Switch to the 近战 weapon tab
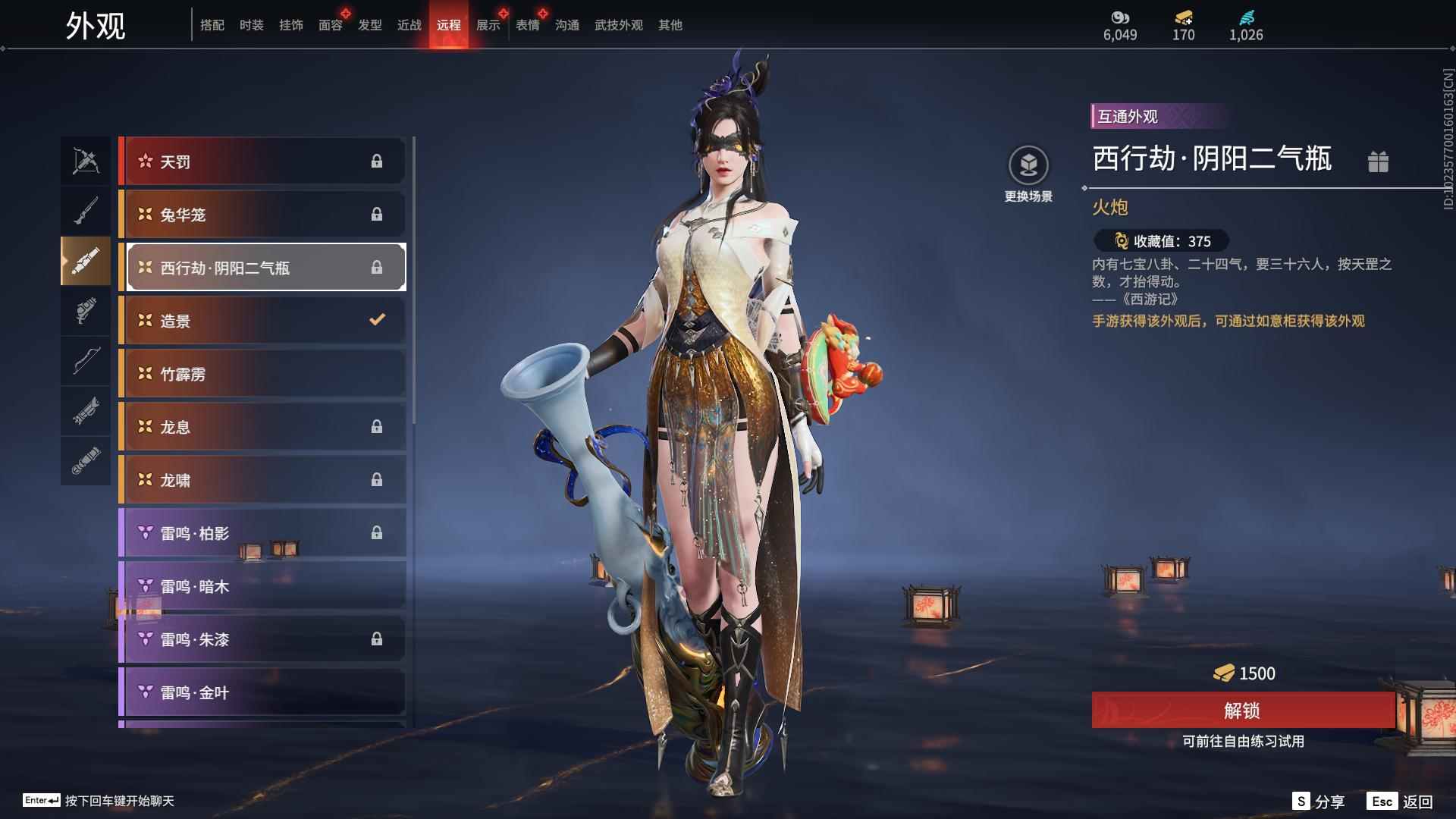This screenshot has height=819, width=1456. tap(409, 26)
